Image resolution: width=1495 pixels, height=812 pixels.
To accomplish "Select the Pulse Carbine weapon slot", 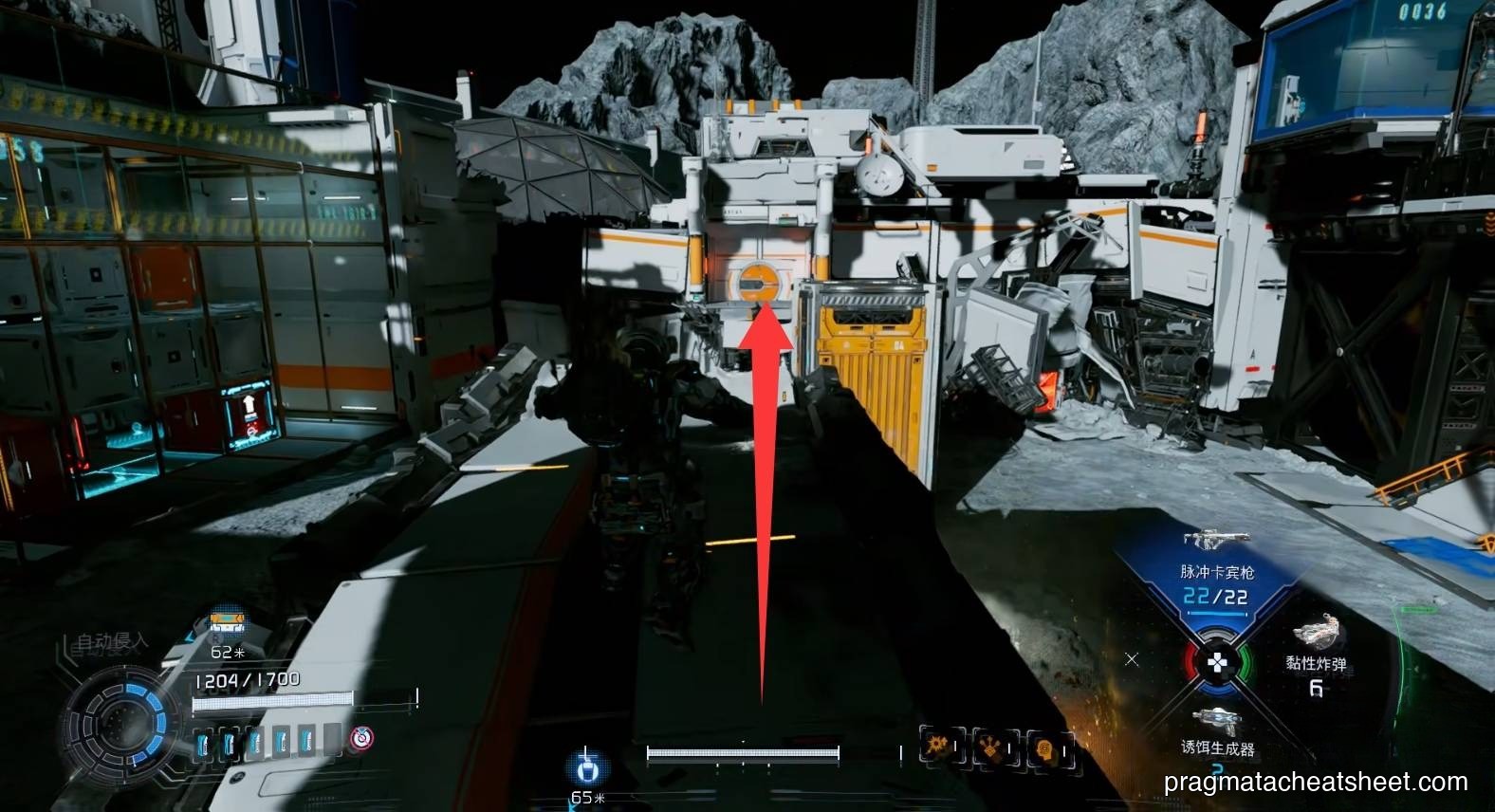I will point(1216,570).
